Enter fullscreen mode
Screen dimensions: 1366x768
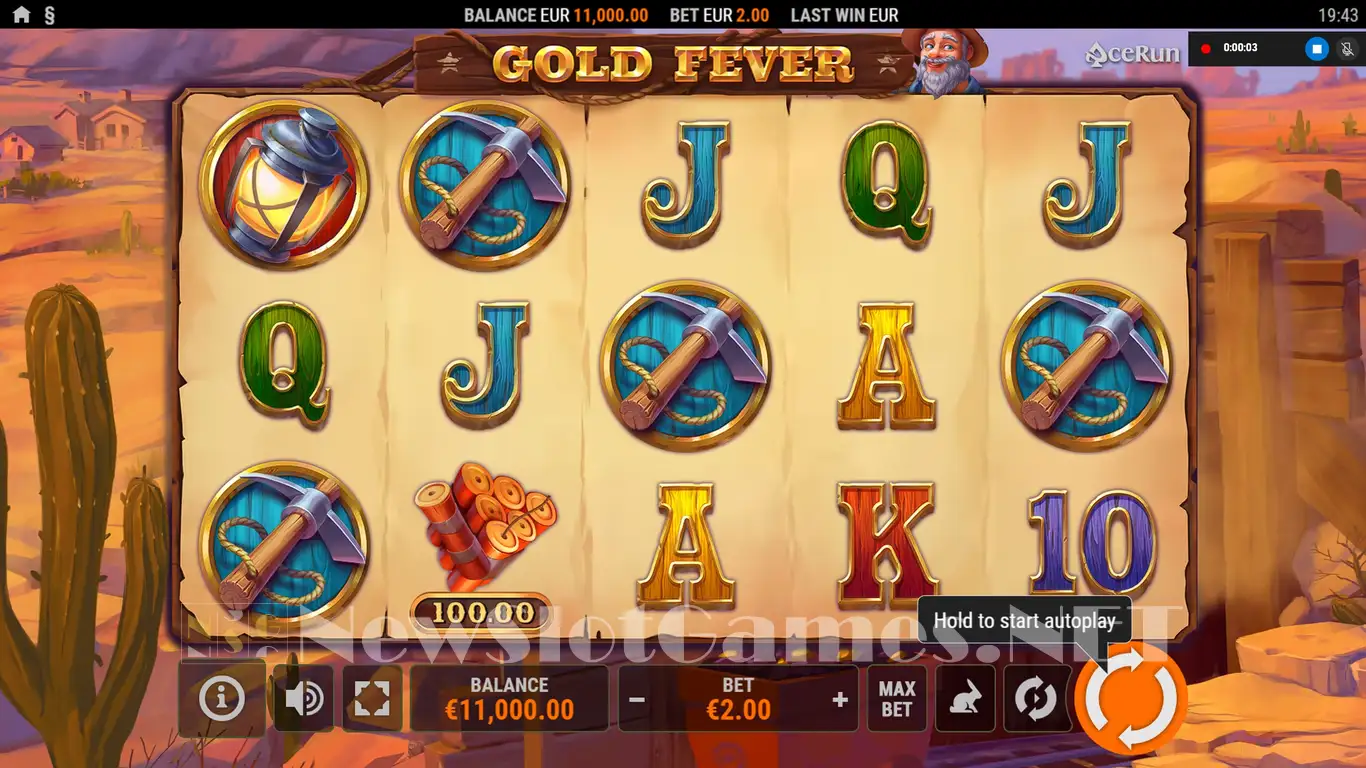point(372,699)
